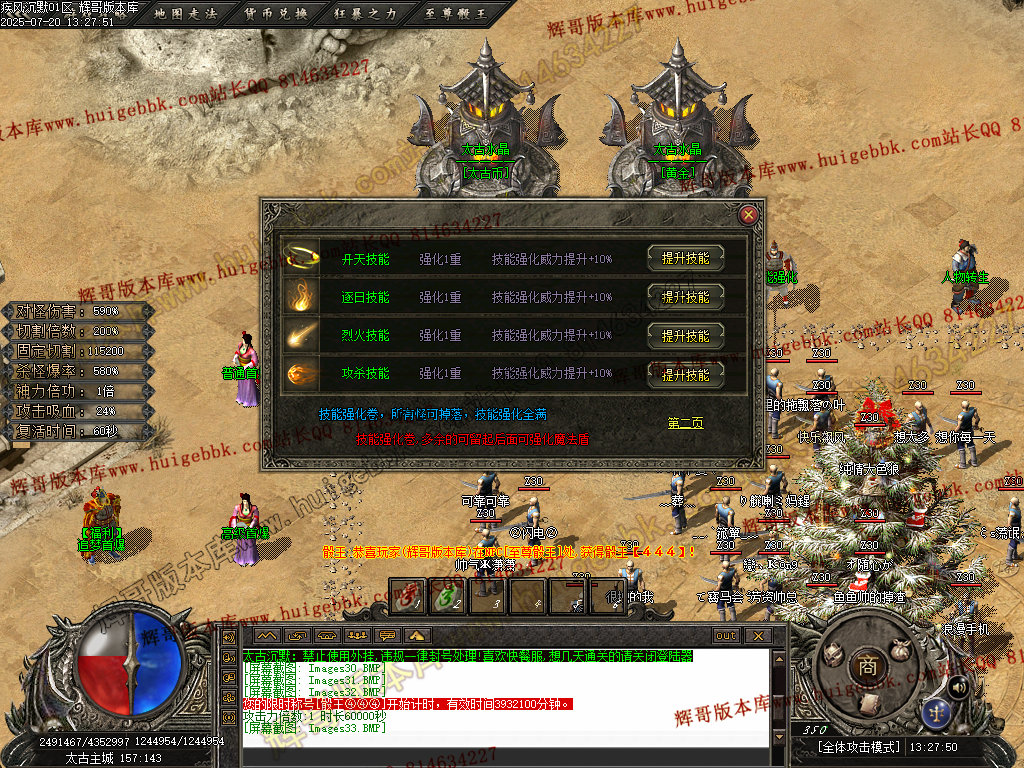Open the 地图走法 top menu

click(187, 14)
